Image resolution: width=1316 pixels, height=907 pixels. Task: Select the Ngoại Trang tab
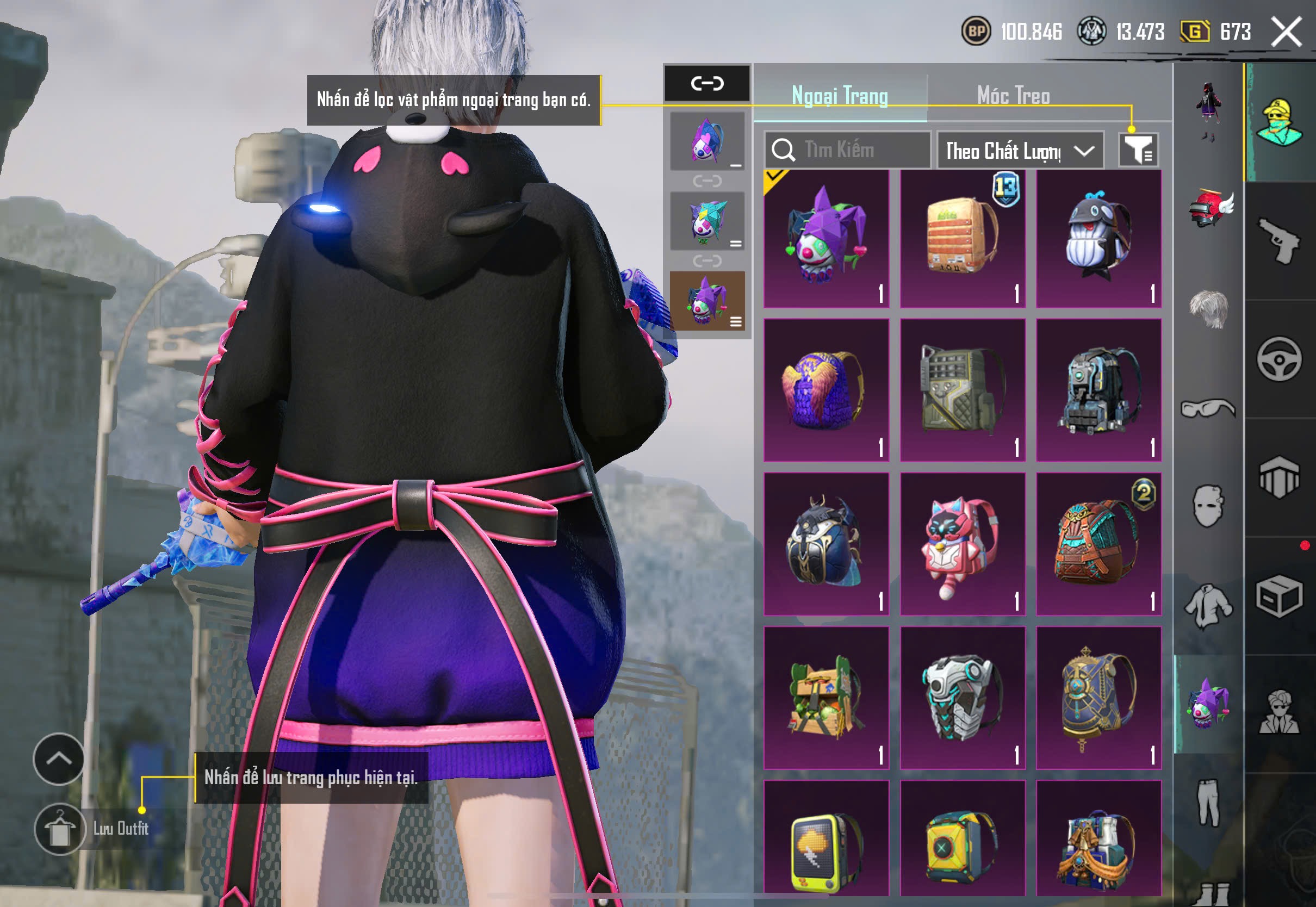pos(839,96)
